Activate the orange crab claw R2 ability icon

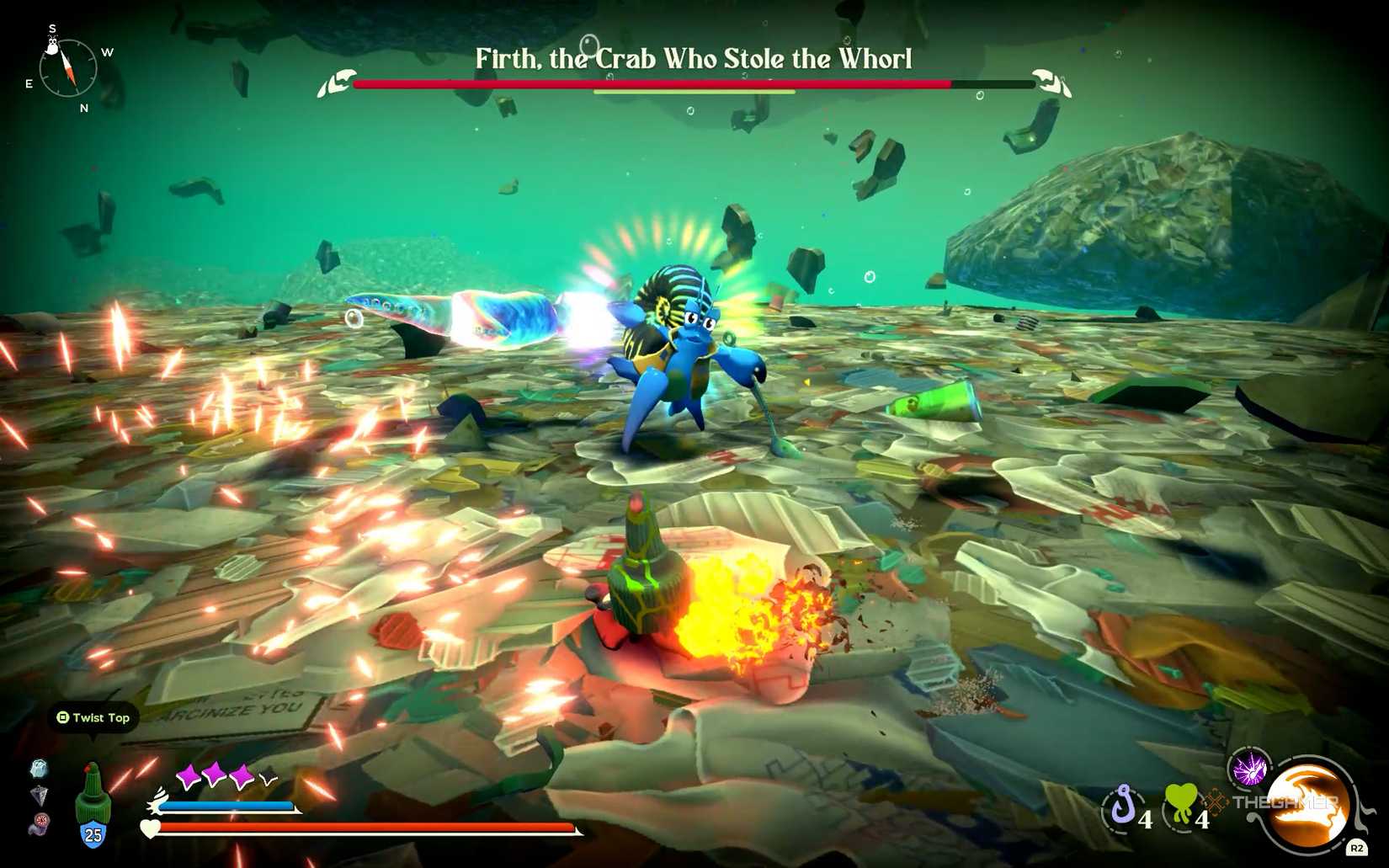pos(1305,807)
